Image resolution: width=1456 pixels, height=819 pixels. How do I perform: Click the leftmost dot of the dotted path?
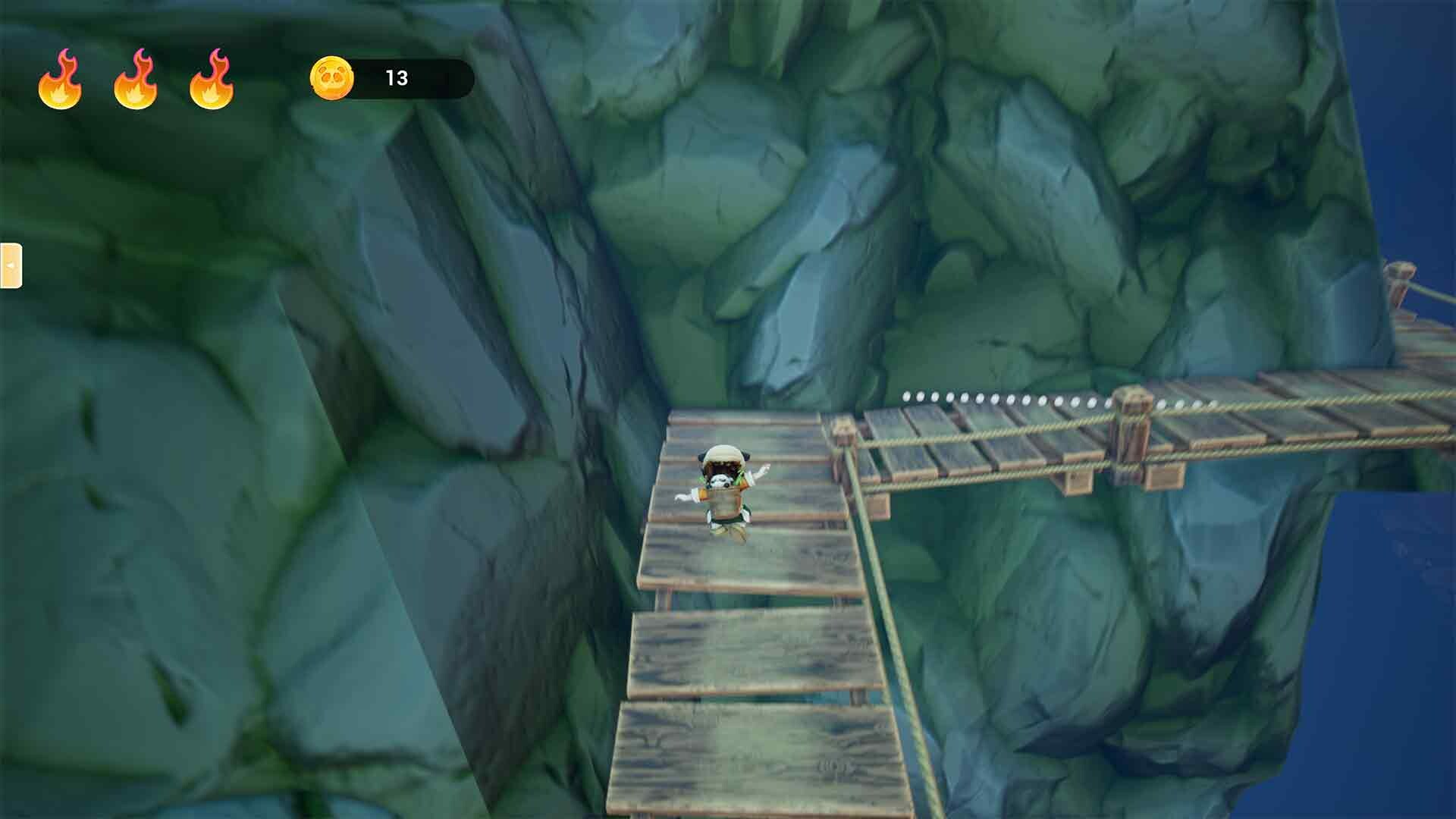click(x=907, y=394)
